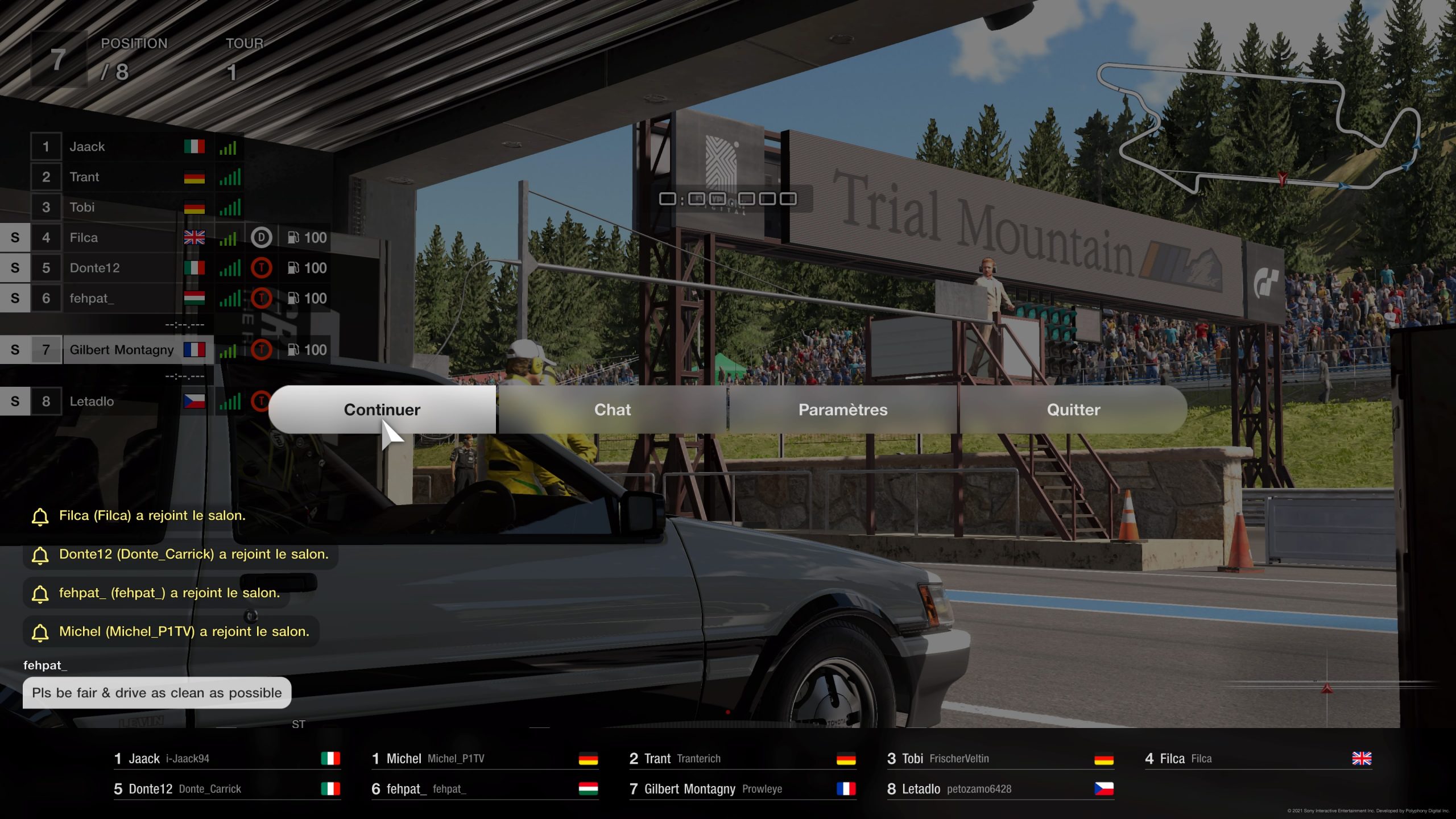This screenshot has height=819, width=1456.
Task: Click the Continuer button
Action: point(382,409)
